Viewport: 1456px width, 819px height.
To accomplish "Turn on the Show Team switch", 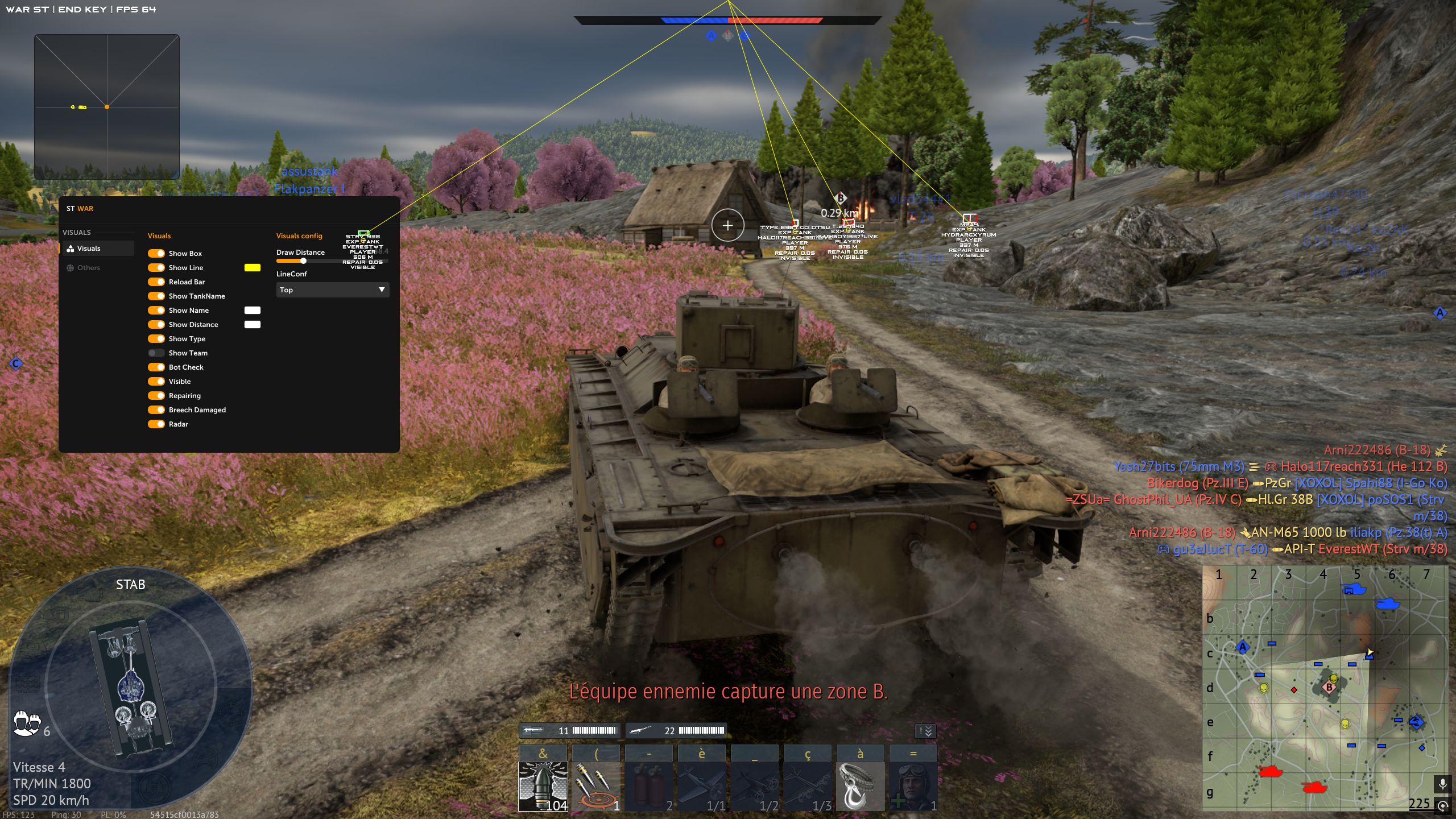I will 156,353.
